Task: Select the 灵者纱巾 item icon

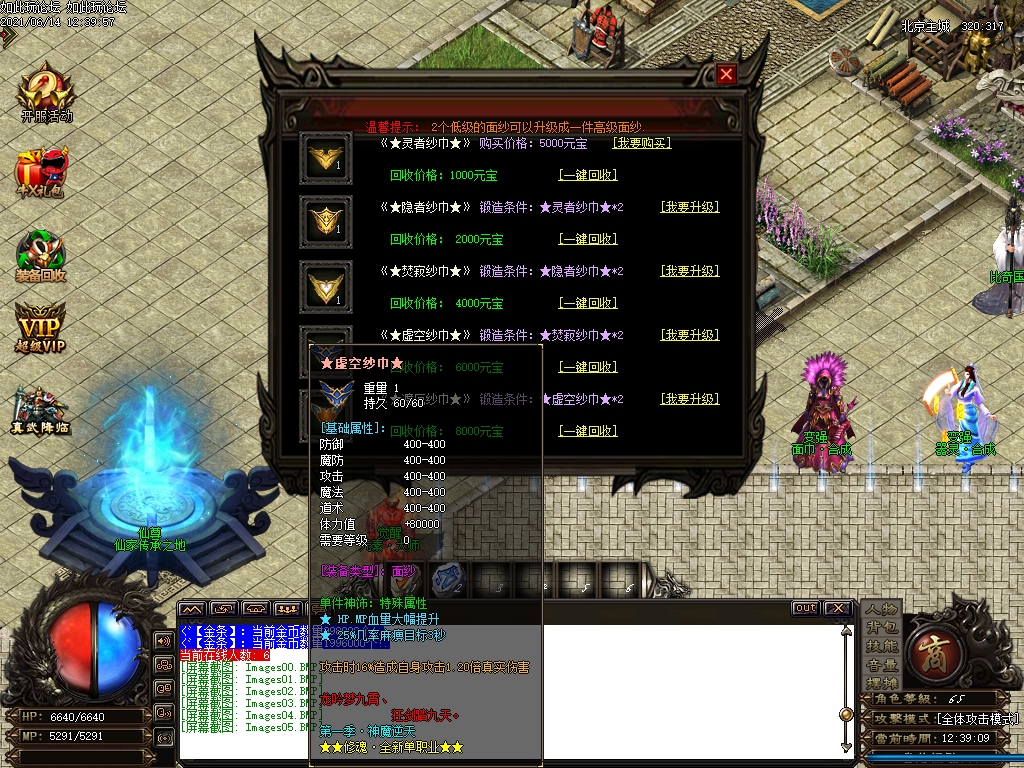Action: [326, 159]
